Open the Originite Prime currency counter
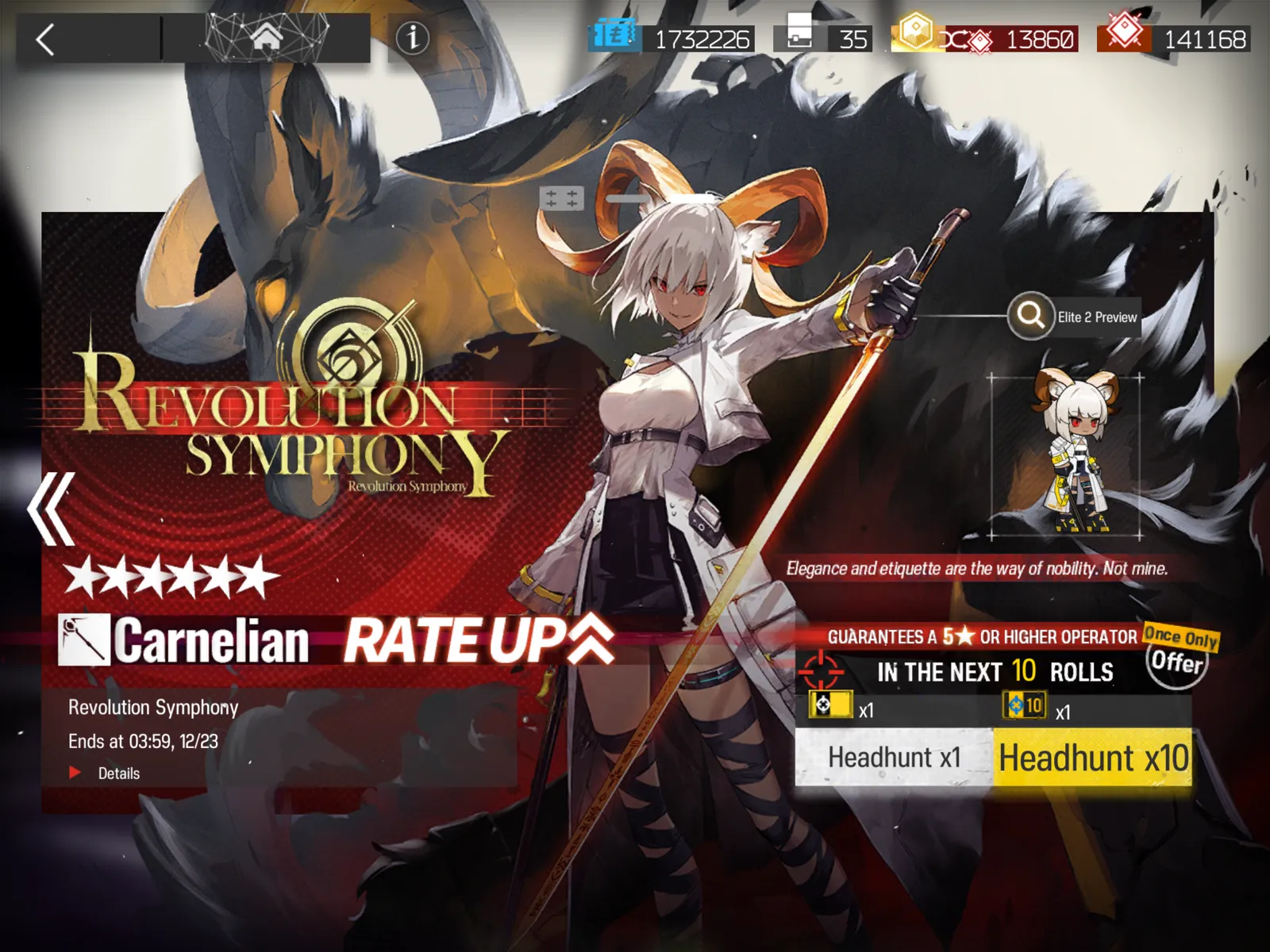This screenshot has width=1270, height=952. tap(1174, 38)
